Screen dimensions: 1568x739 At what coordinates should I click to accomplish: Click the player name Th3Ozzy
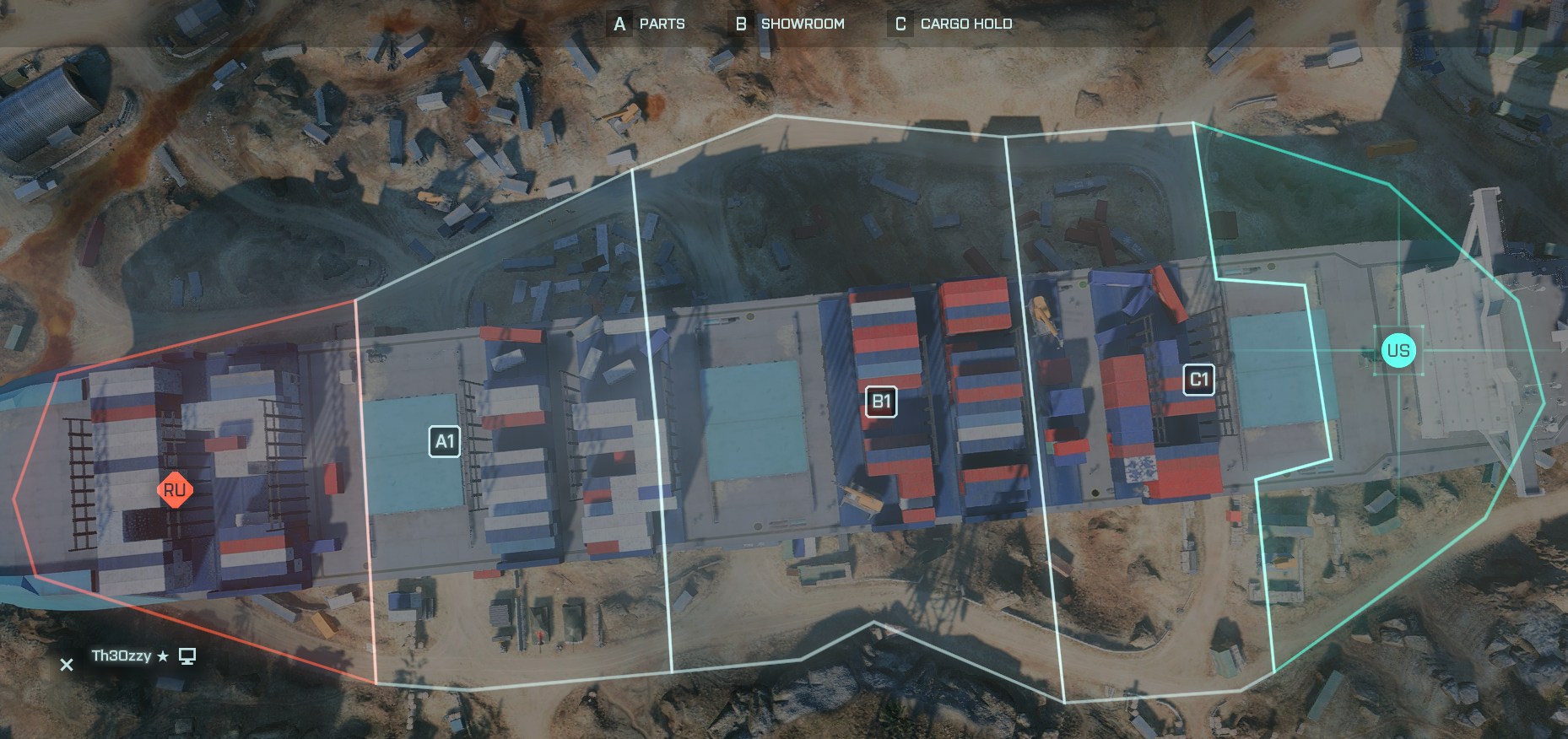tap(121, 655)
